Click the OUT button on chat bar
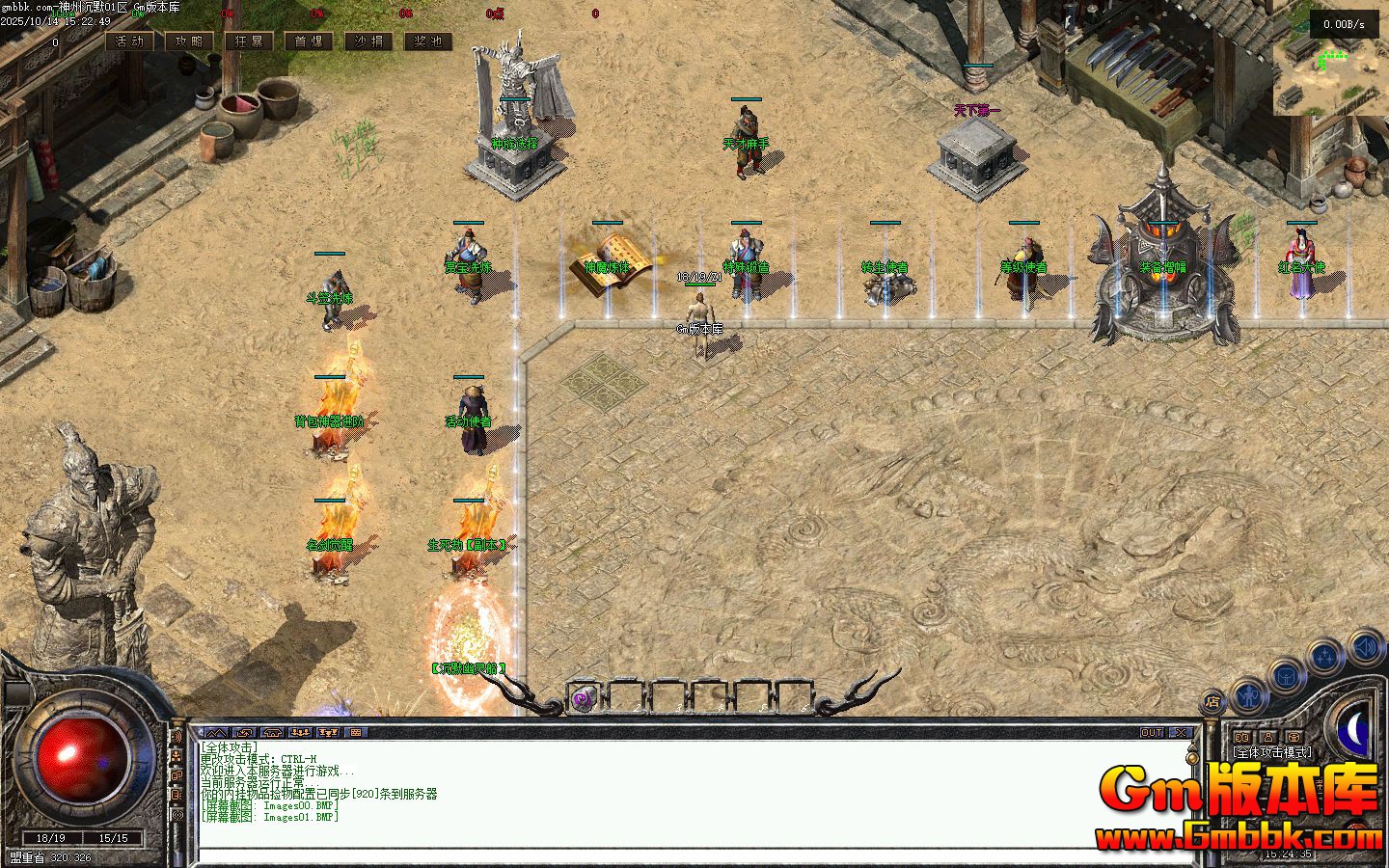The image size is (1389, 868). click(x=1153, y=733)
